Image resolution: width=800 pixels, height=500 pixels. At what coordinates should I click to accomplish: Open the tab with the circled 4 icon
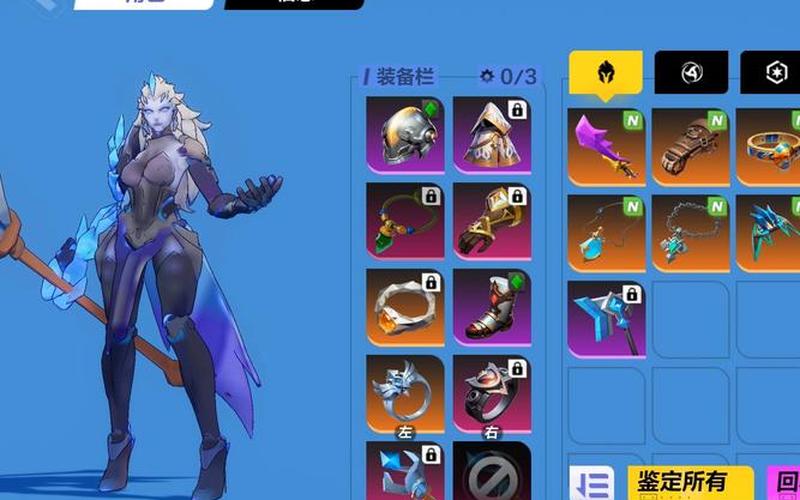point(691,73)
